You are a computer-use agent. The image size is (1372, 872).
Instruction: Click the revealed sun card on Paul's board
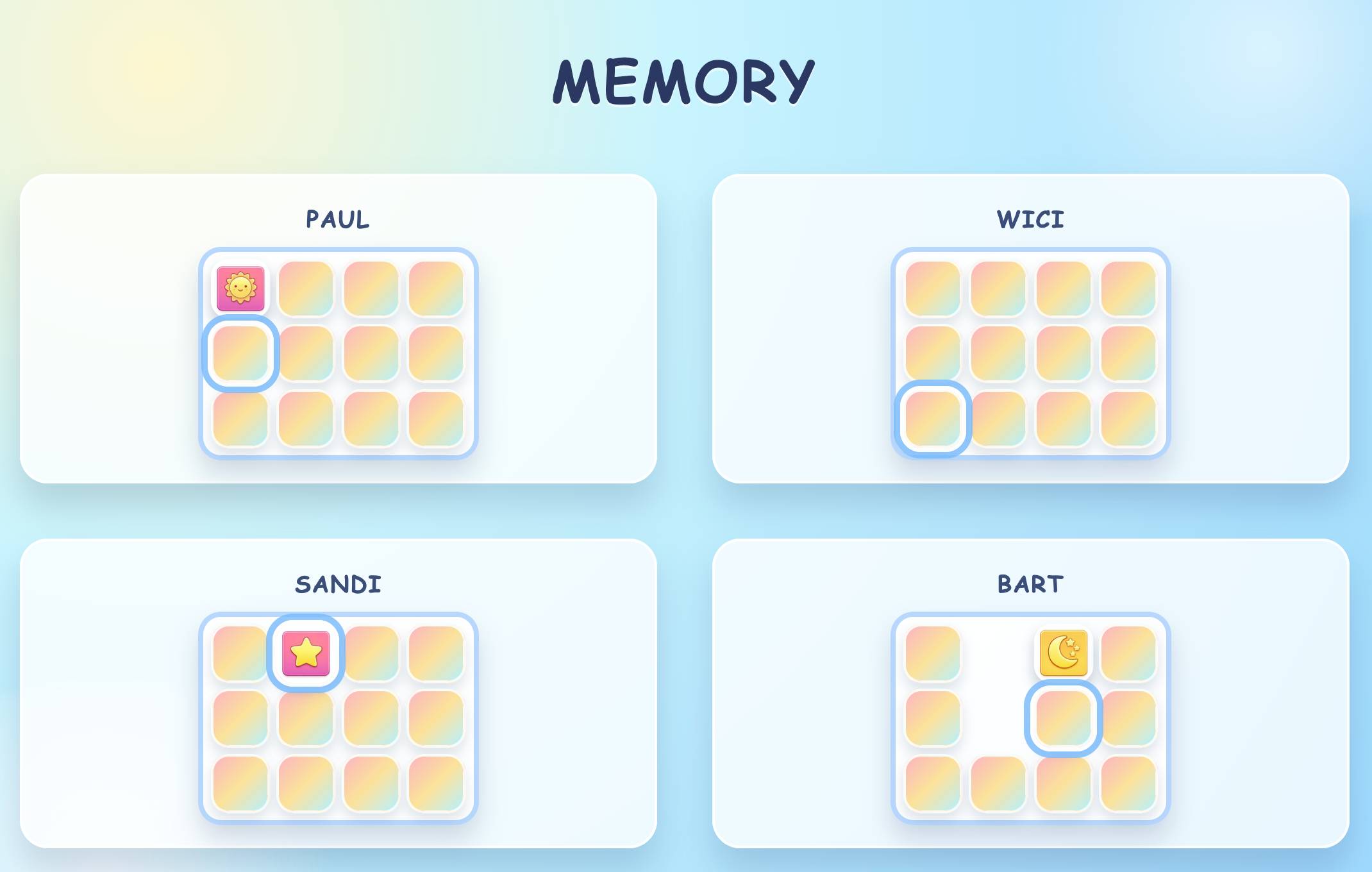point(240,287)
